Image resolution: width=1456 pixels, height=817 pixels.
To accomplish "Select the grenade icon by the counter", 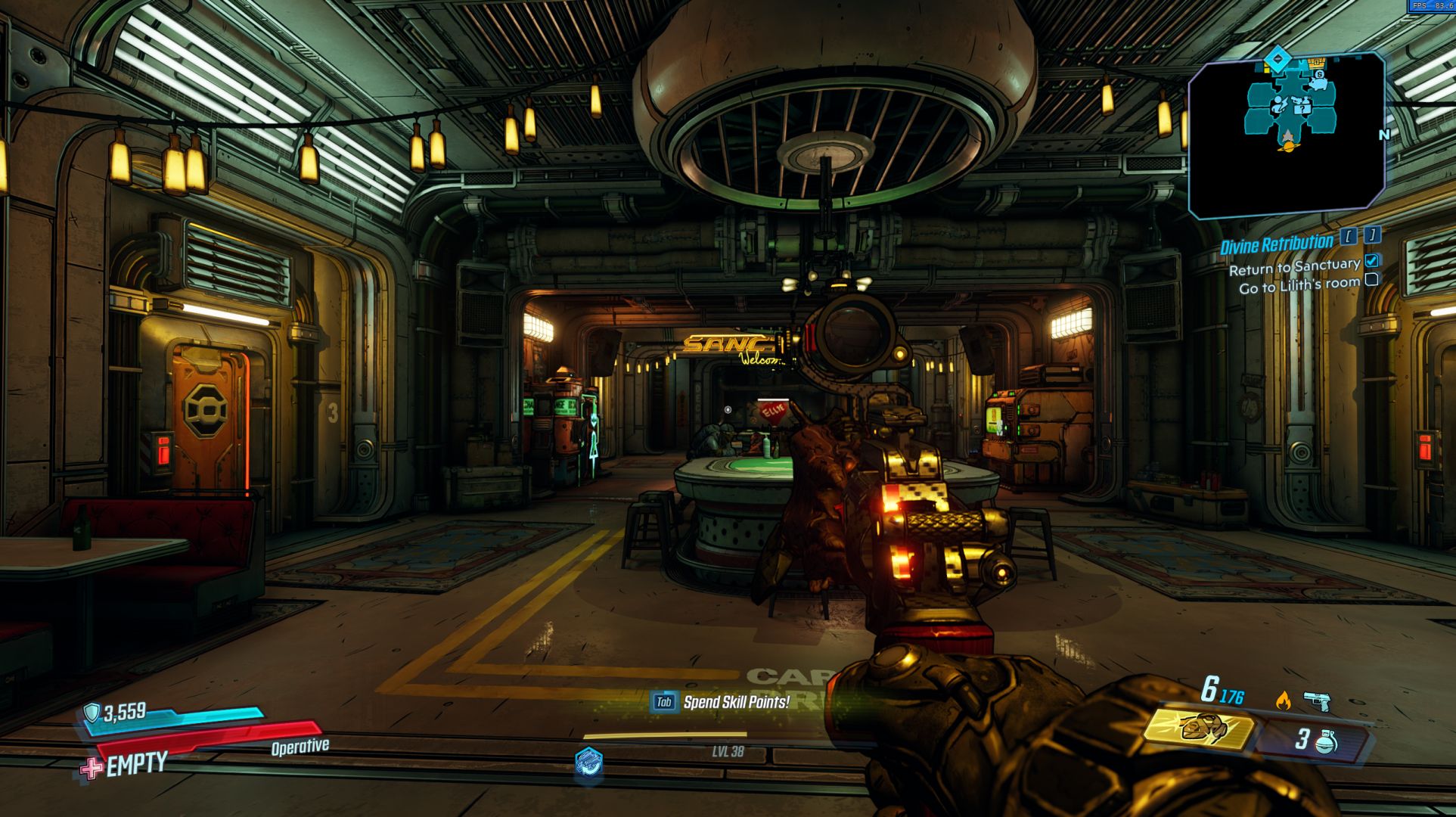I will [1326, 741].
